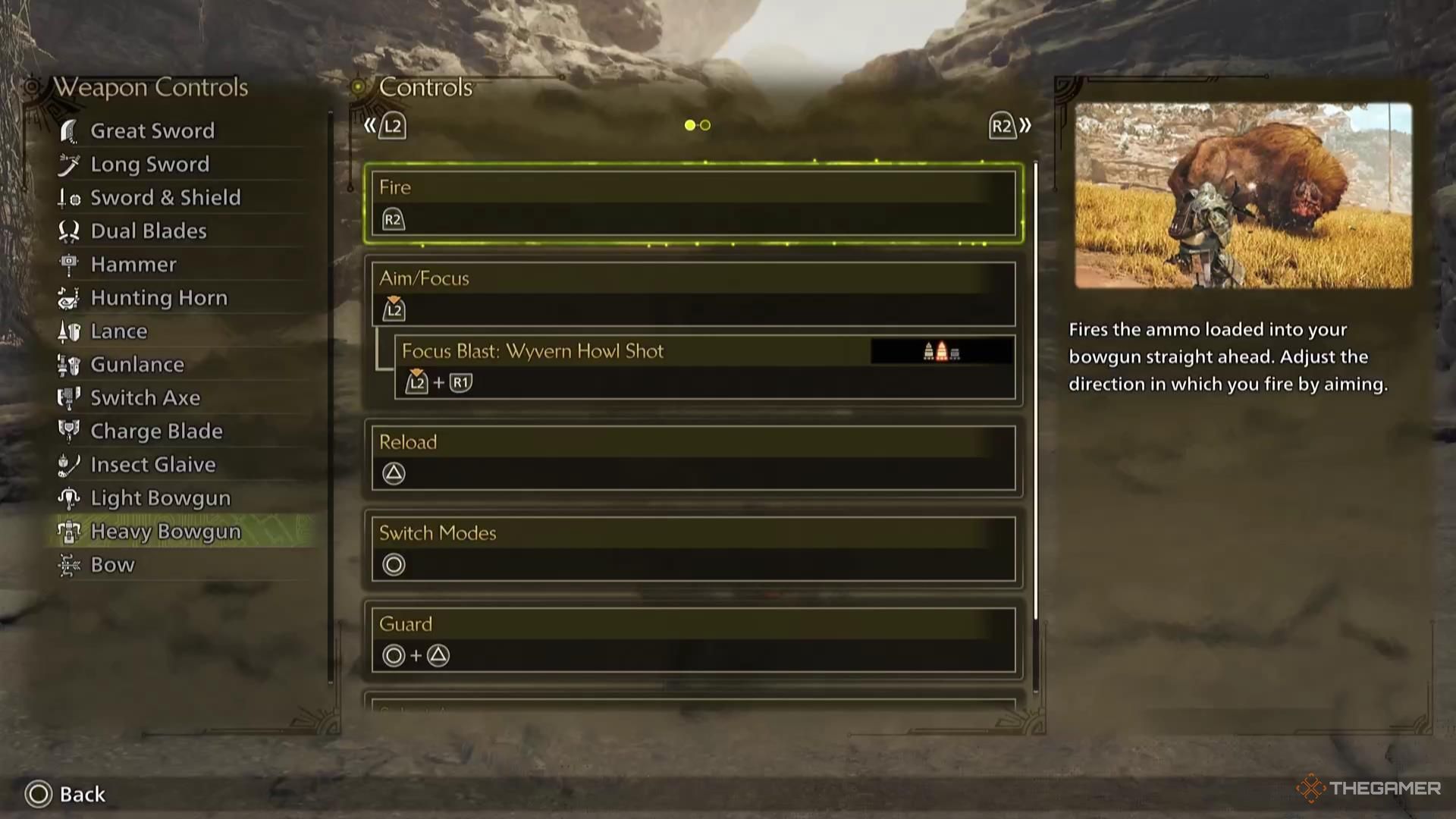The image size is (1456, 819).
Task: Select the Light Bowgun weapon icon
Action: tap(70, 497)
